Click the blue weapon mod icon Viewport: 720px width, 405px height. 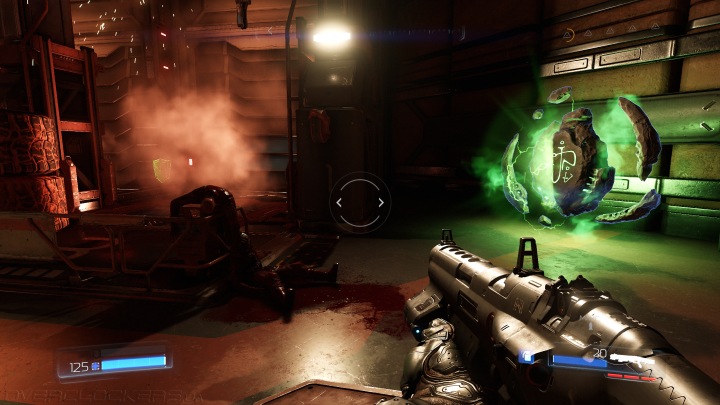(527, 356)
